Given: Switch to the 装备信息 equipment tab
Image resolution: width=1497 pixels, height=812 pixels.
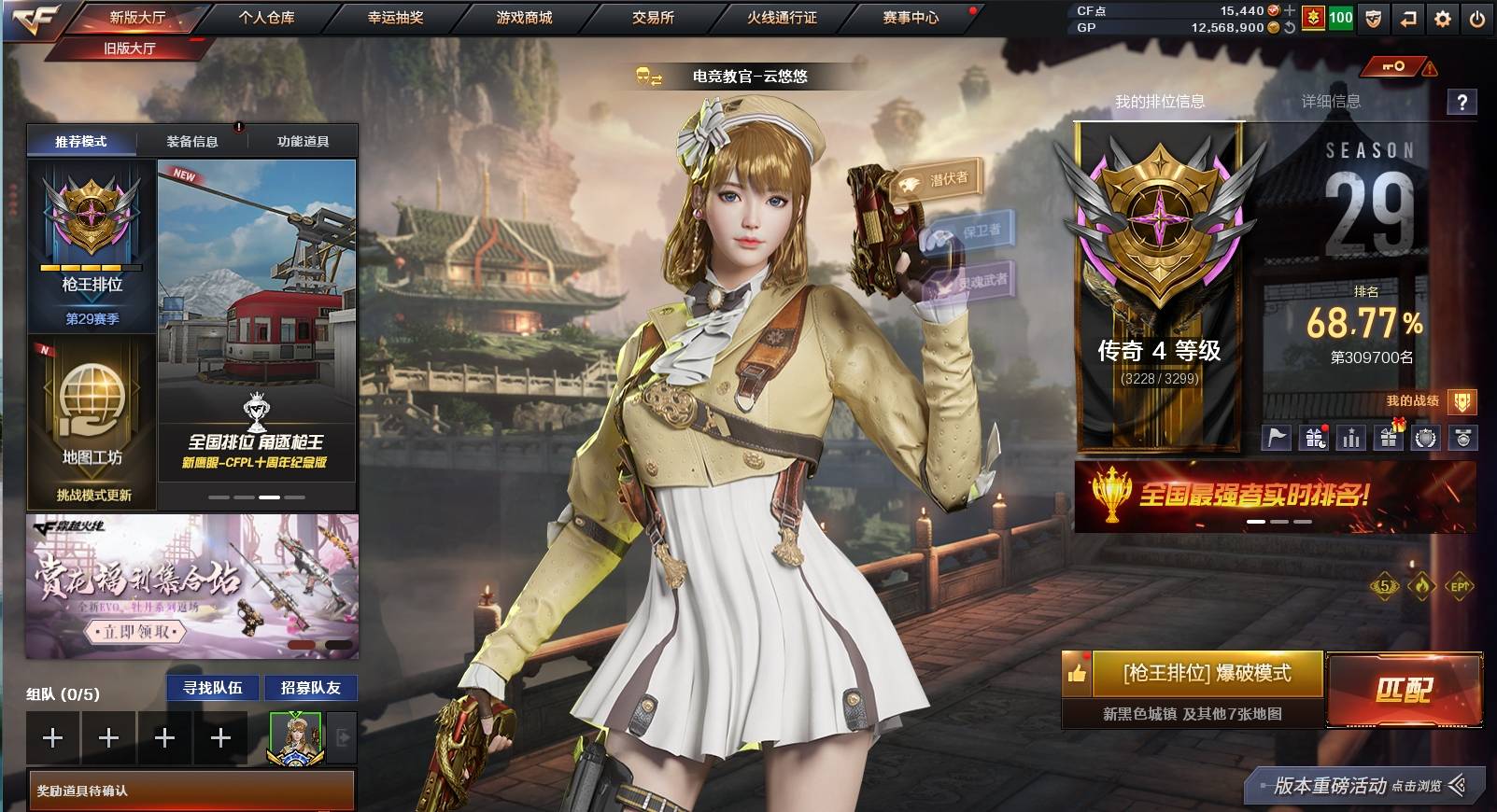Looking at the screenshot, I should pyautogui.click(x=192, y=142).
